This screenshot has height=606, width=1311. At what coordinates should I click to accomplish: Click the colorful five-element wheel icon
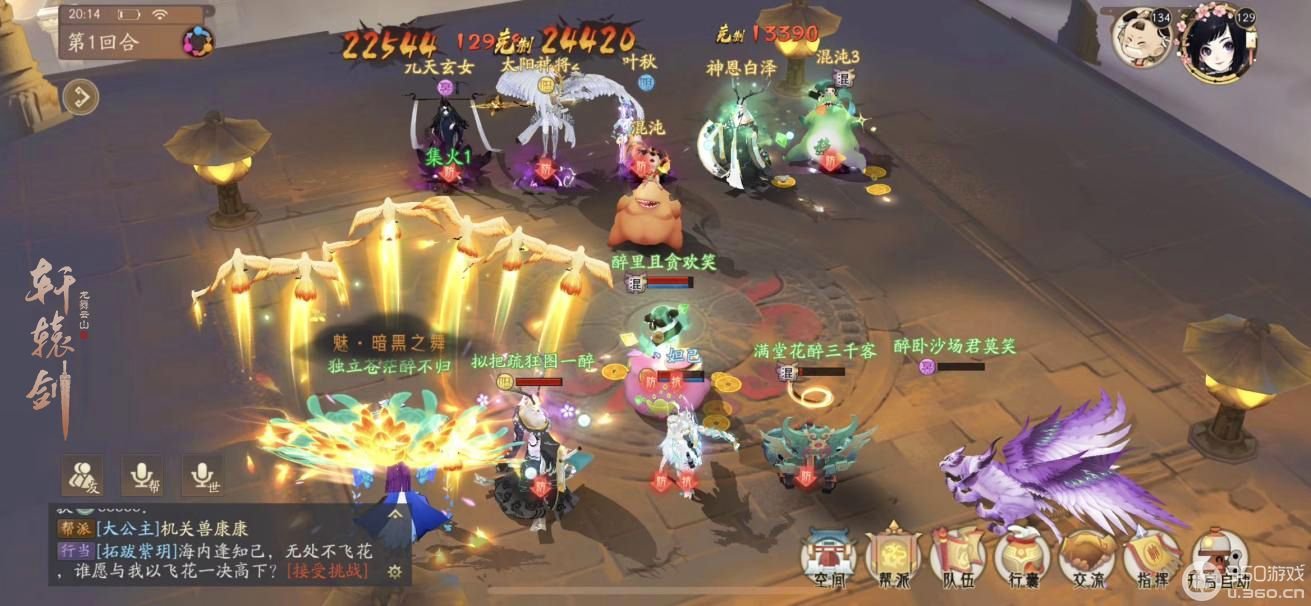(198, 42)
